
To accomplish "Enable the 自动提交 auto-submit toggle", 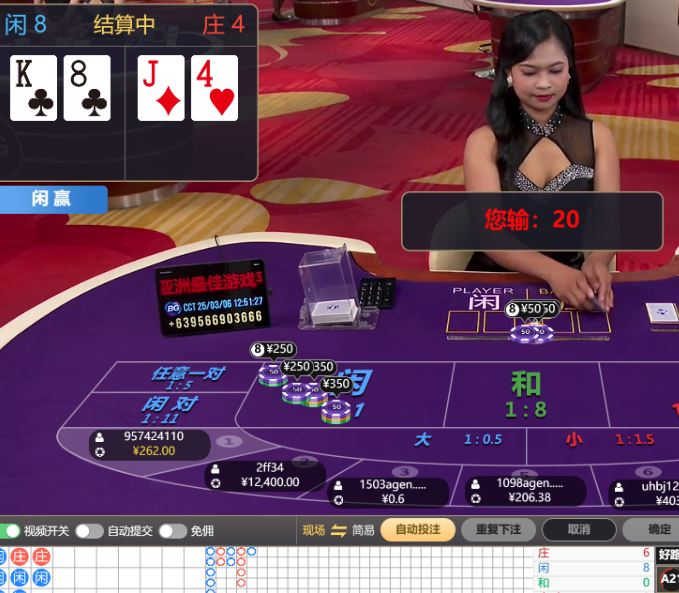I will tap(89, 531).
